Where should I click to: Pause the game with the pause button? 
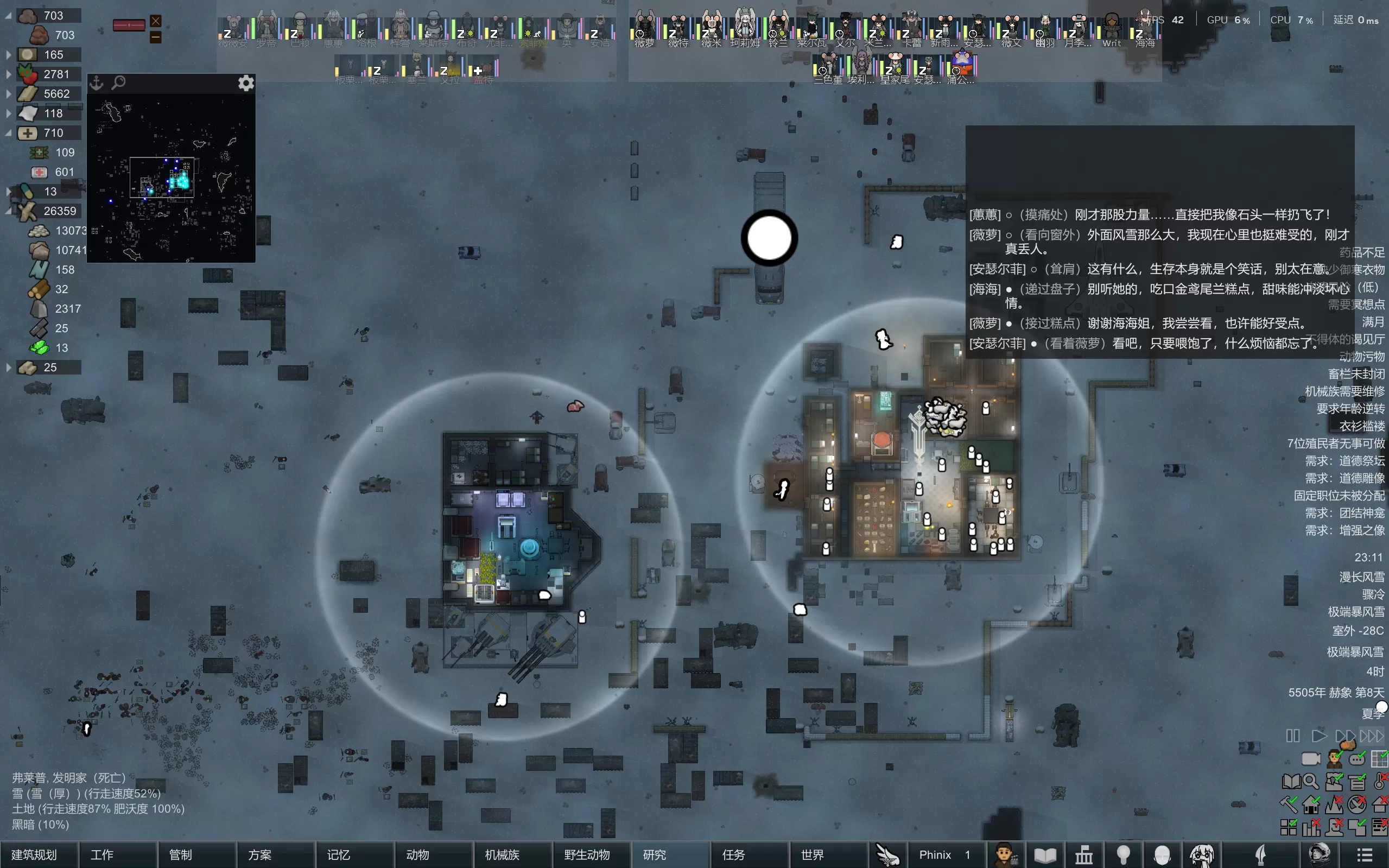coord(1292,736)
